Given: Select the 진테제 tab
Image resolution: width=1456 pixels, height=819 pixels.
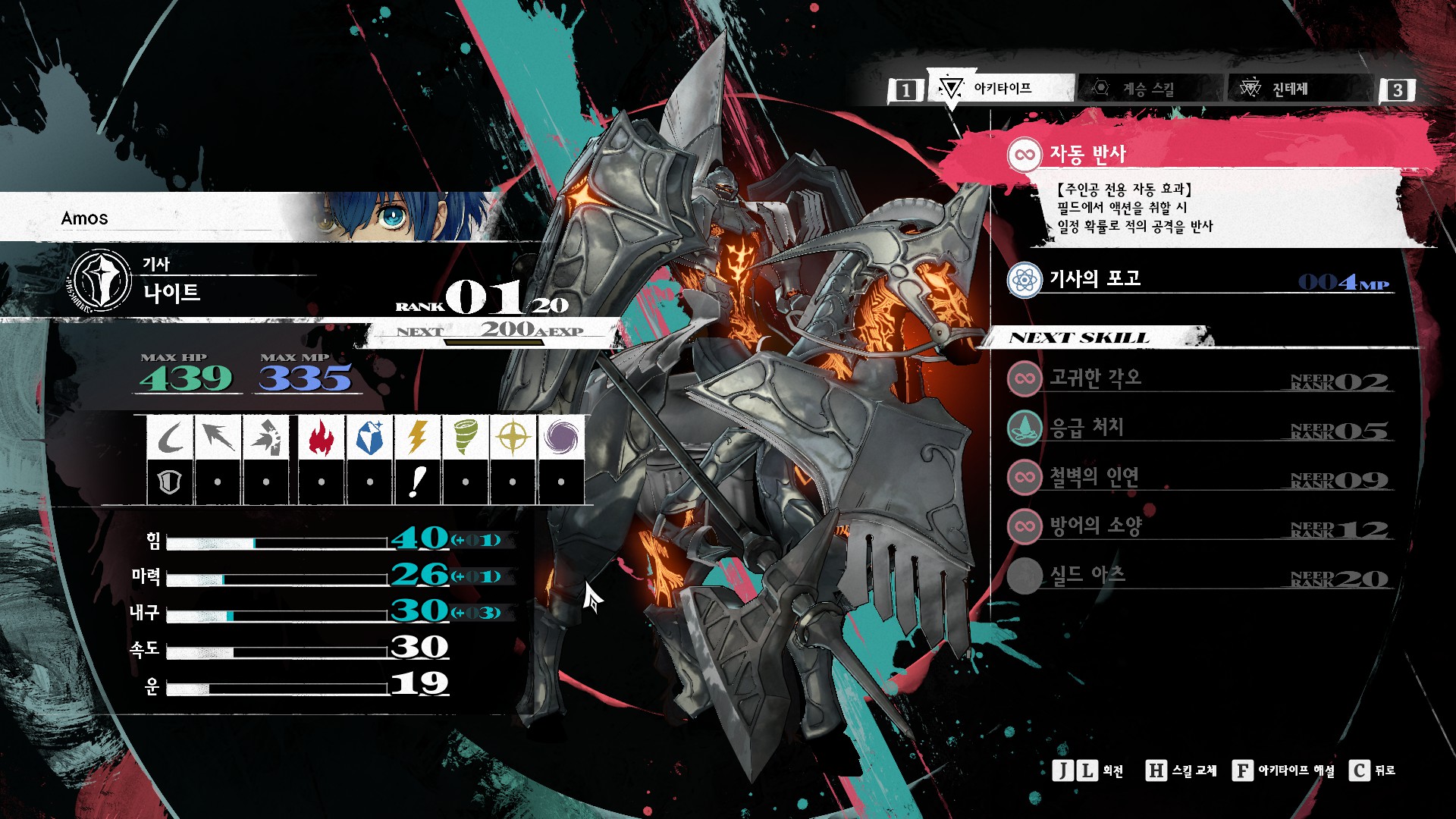Looking at the screenshot, I should pos(1289,89).
